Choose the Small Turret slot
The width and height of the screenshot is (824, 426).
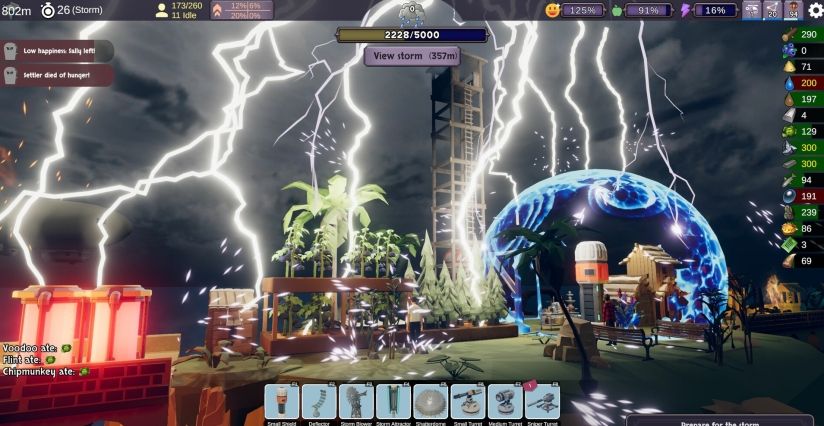(468, 402)
